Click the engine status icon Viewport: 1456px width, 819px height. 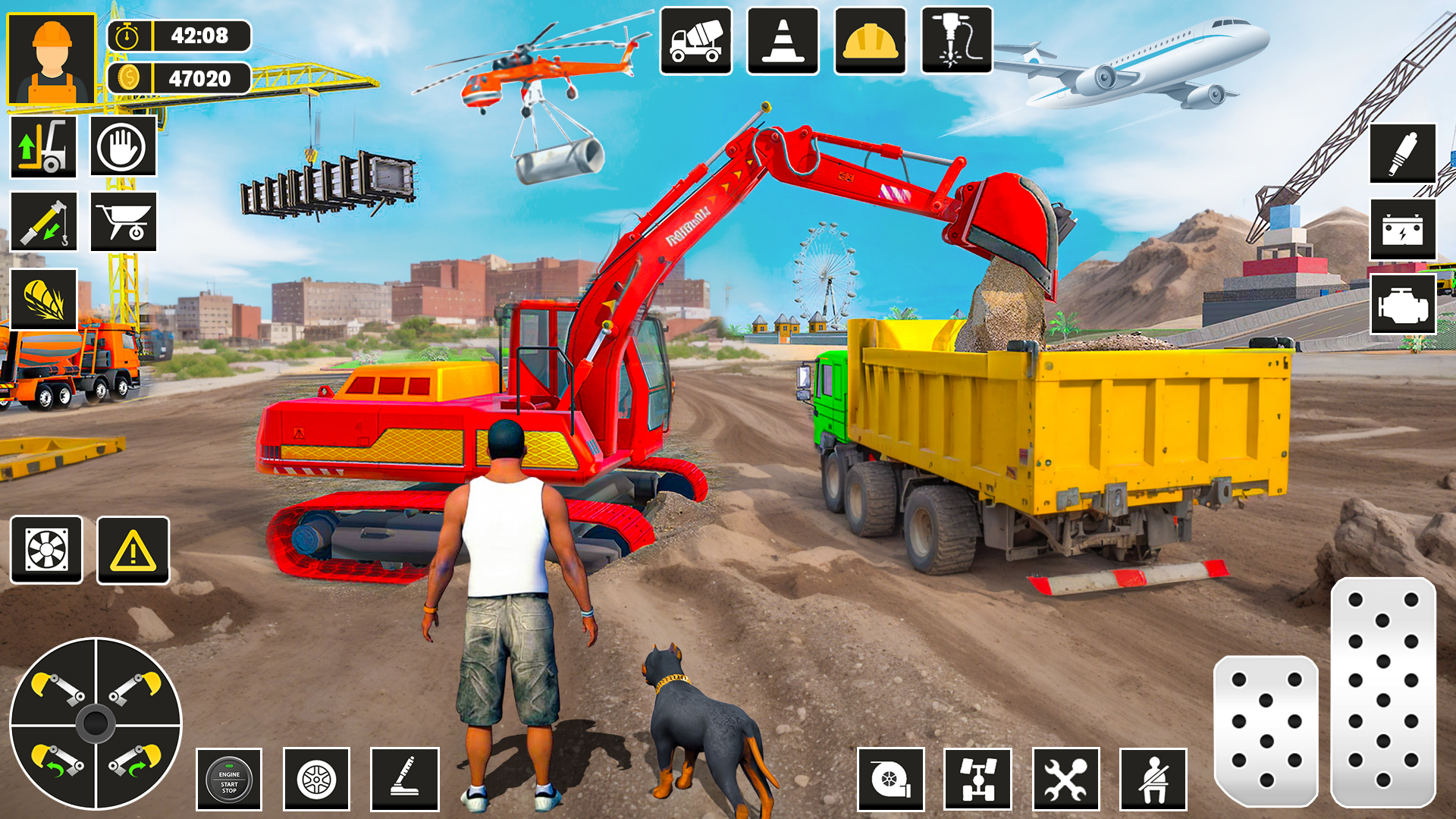(x=1403, y=304)
